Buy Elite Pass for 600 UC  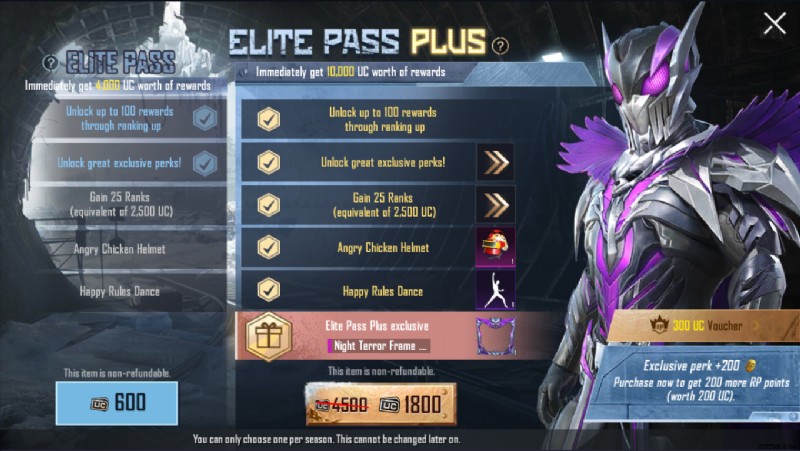point(118,403)
